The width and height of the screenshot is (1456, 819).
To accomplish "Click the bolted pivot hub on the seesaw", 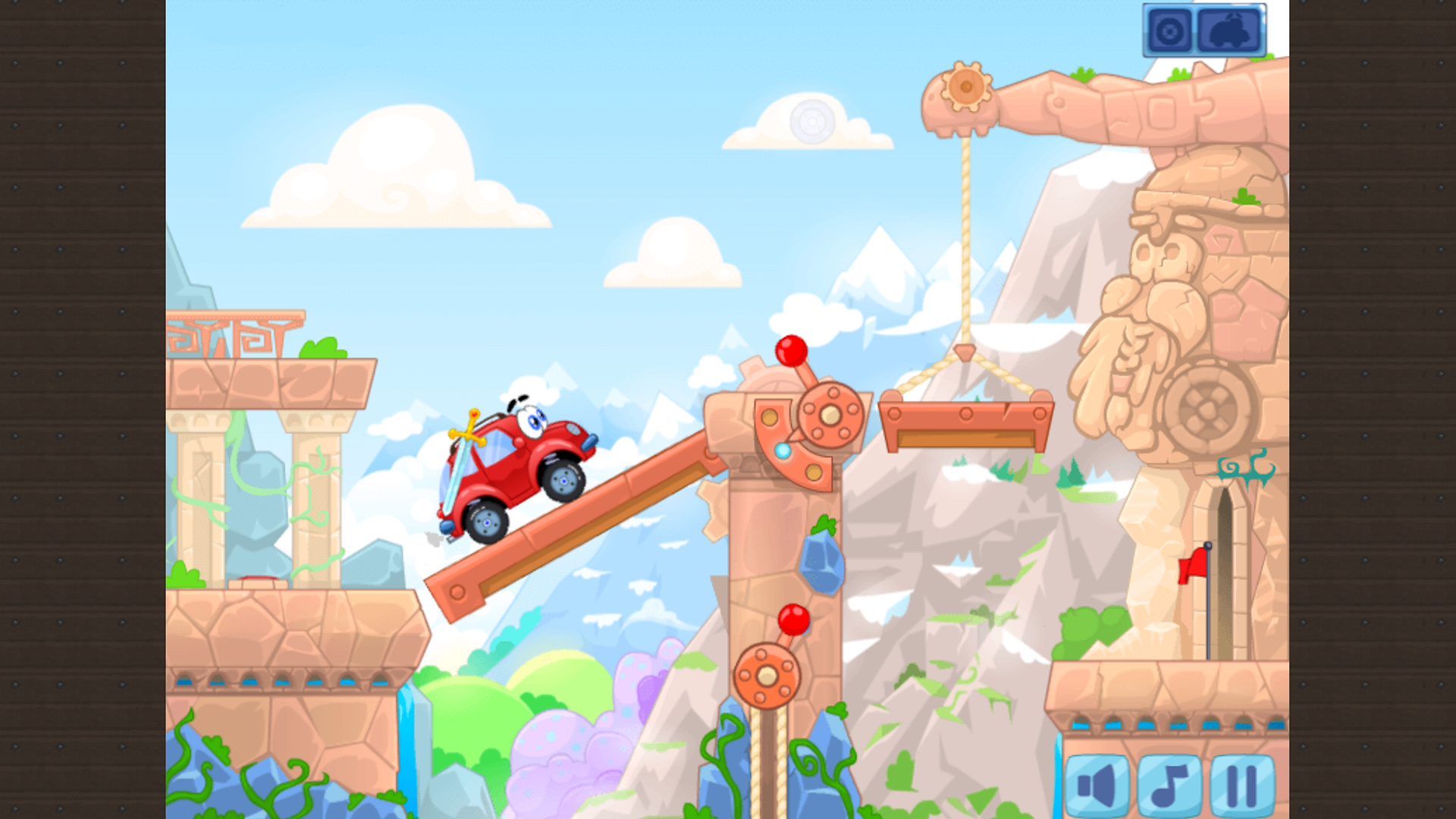I will 830,416.
